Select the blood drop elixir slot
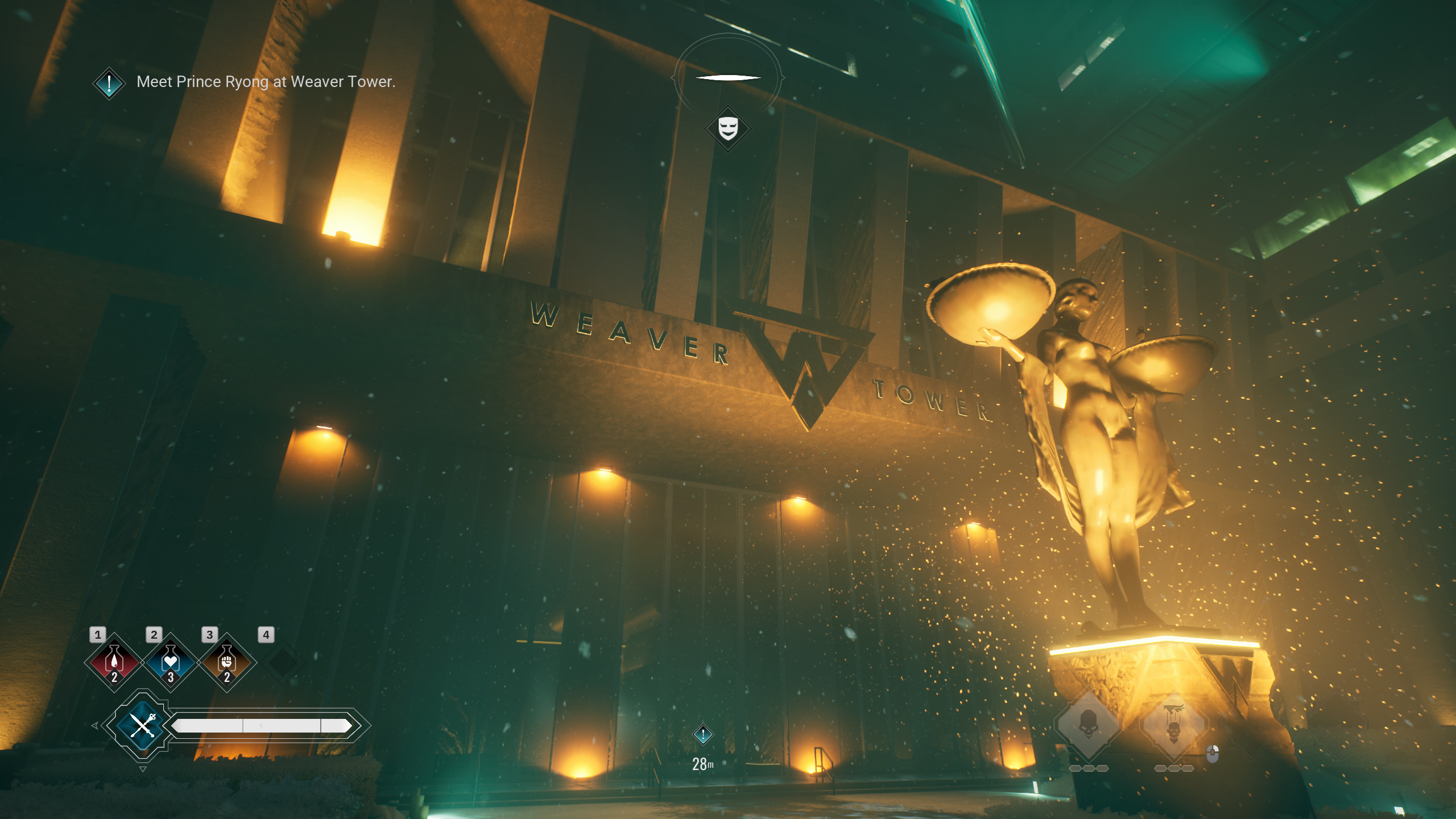 [x=114, y=662]
